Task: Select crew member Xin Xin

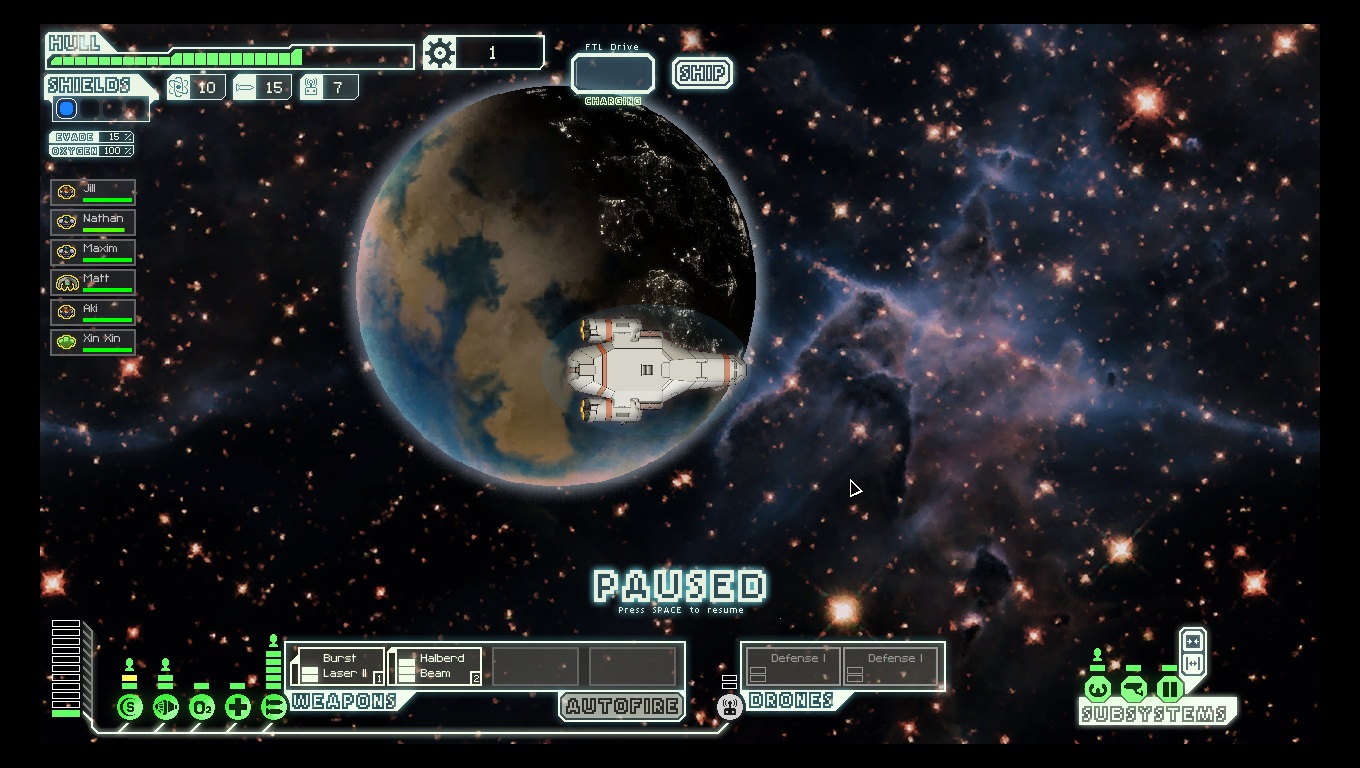Action: [x=93, y=342]
